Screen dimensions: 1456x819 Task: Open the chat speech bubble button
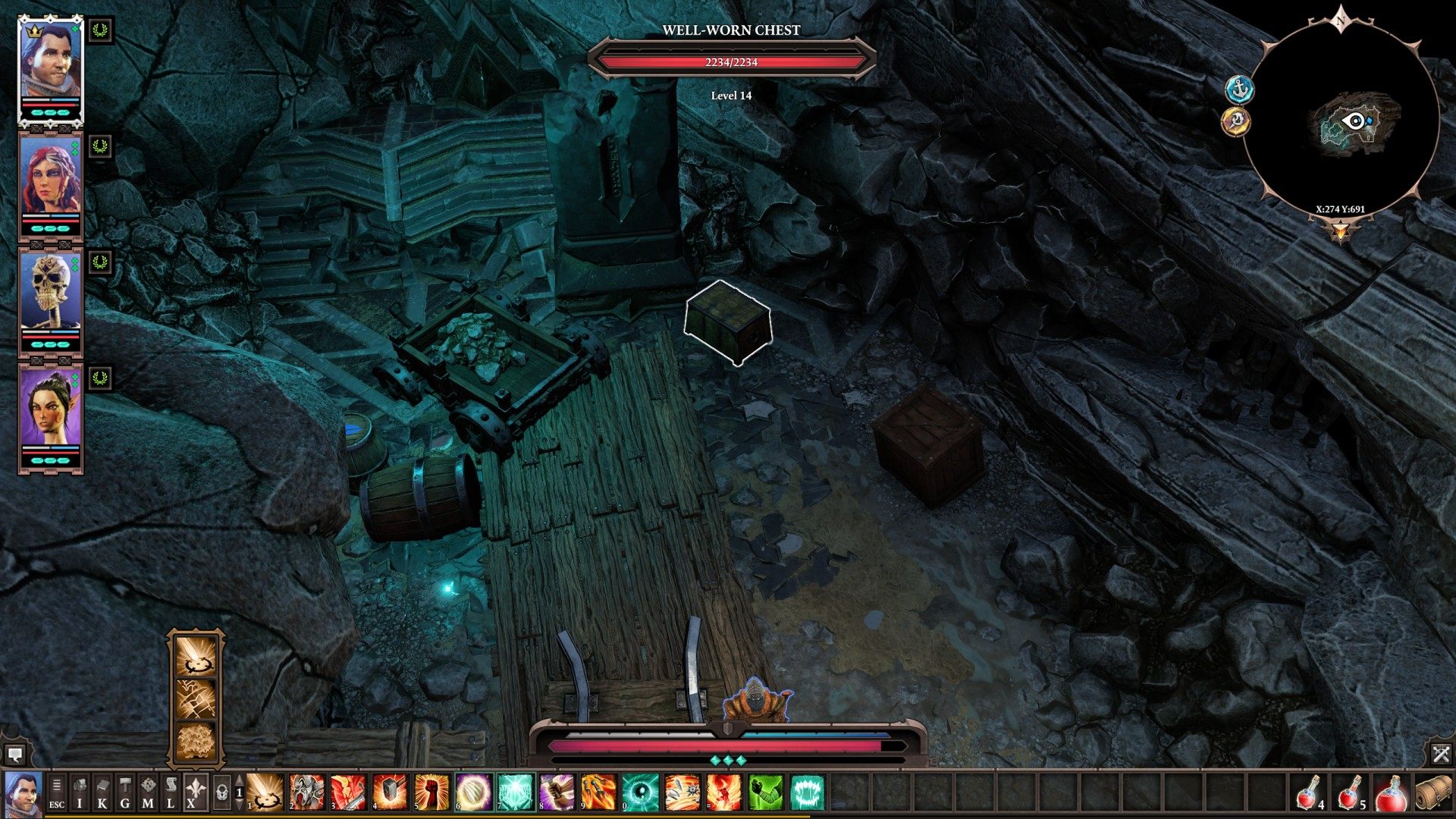(14, 754)
